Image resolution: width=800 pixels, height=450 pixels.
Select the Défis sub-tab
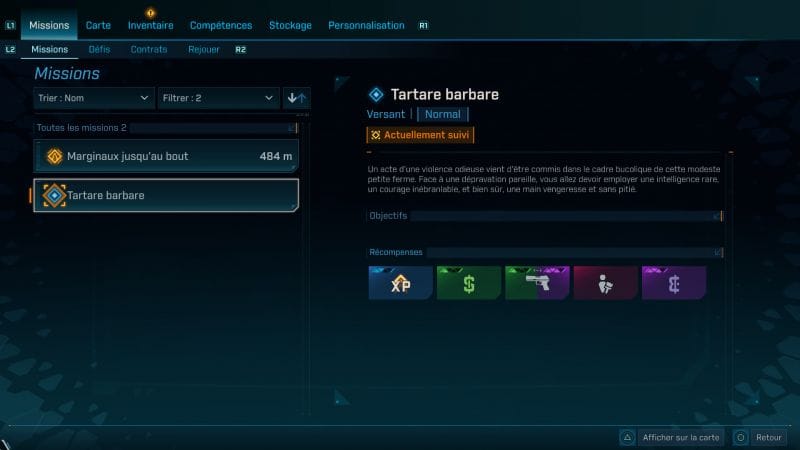[99, 49]
